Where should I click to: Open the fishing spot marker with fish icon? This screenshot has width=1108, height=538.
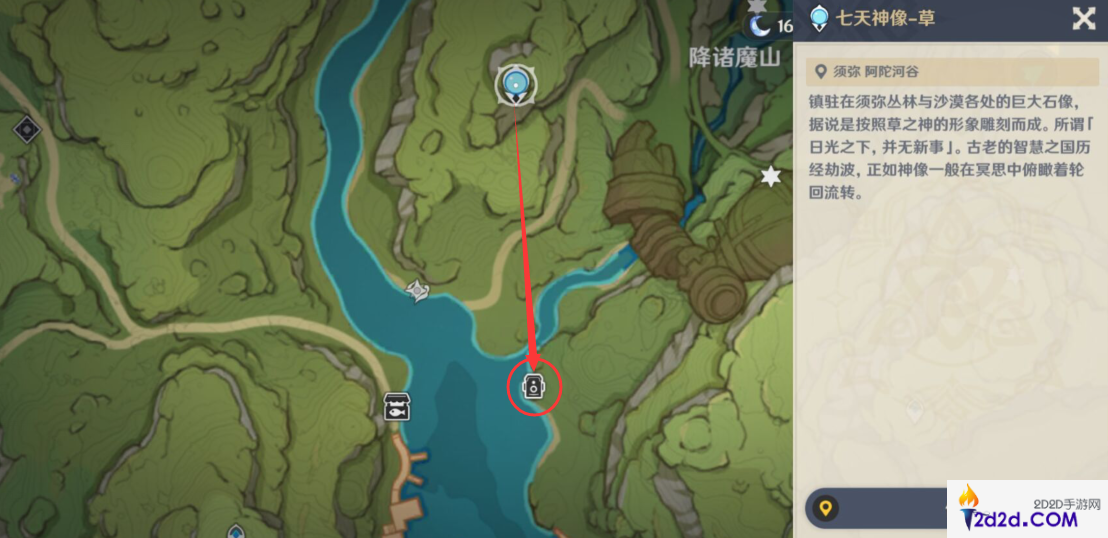398,406
